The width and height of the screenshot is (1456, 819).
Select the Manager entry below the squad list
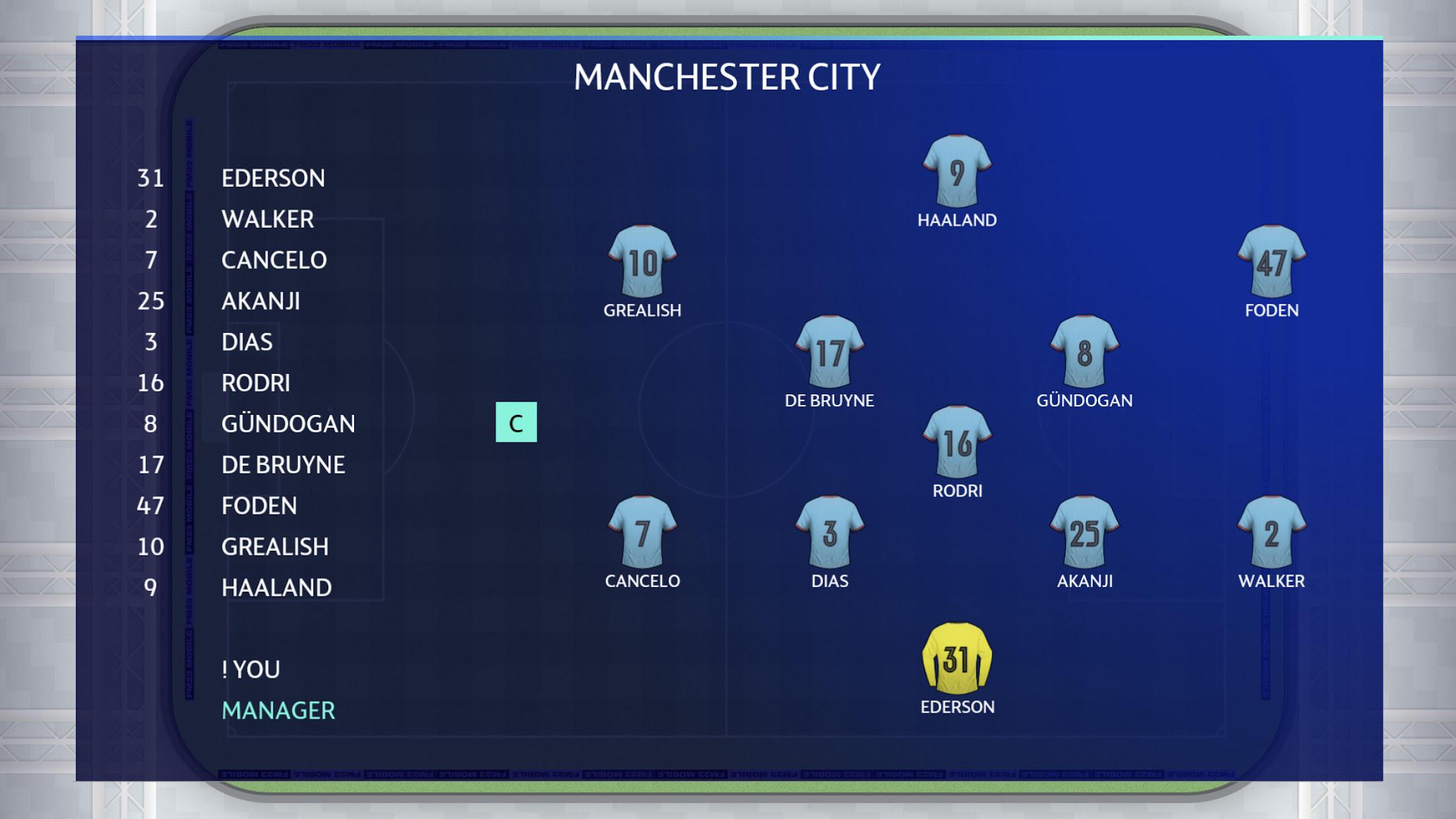point(278,711)
